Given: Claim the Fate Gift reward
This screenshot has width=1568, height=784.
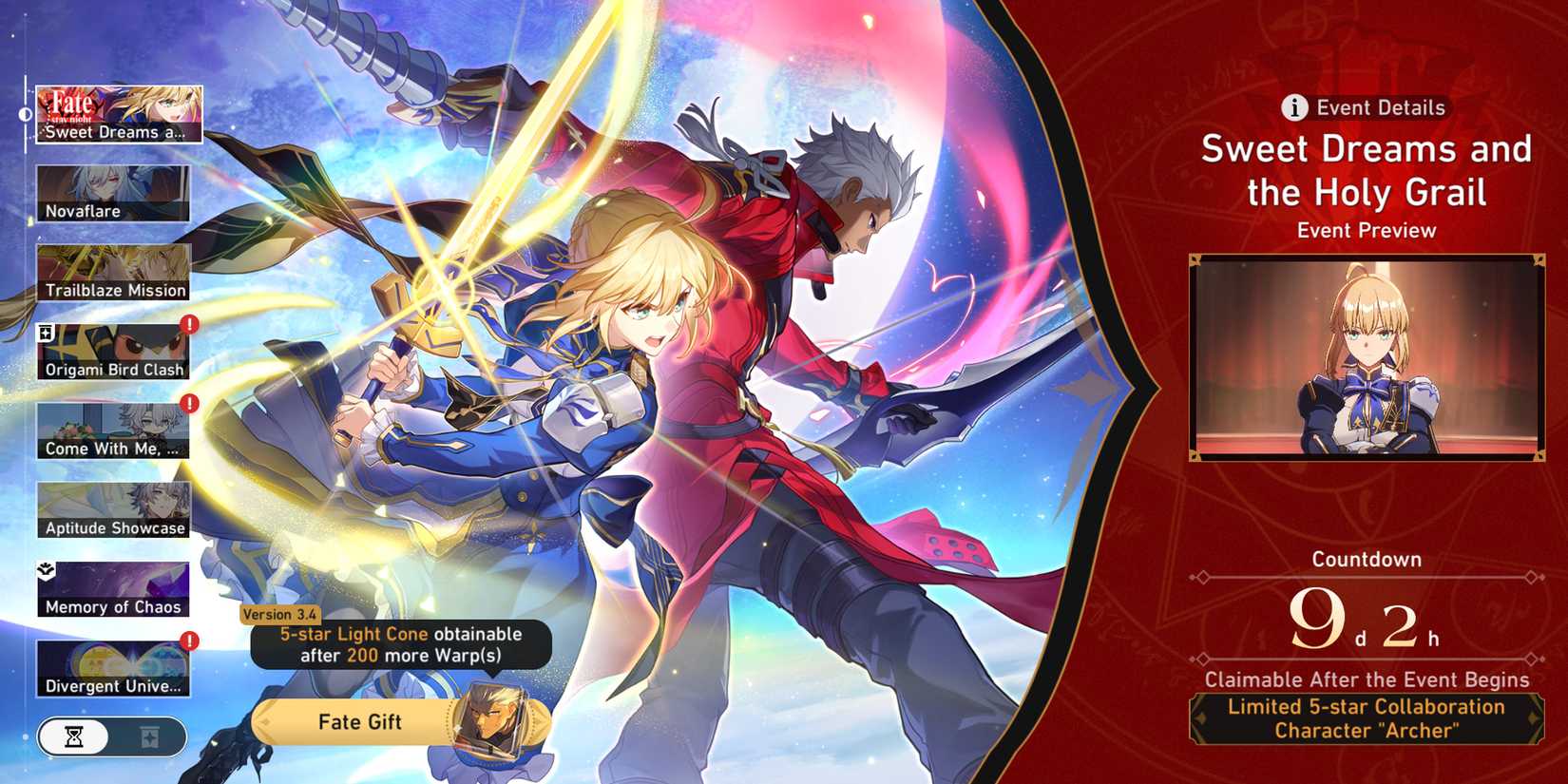Looking at the screenshot, I should pyautogui.click(x=359, y=722).
